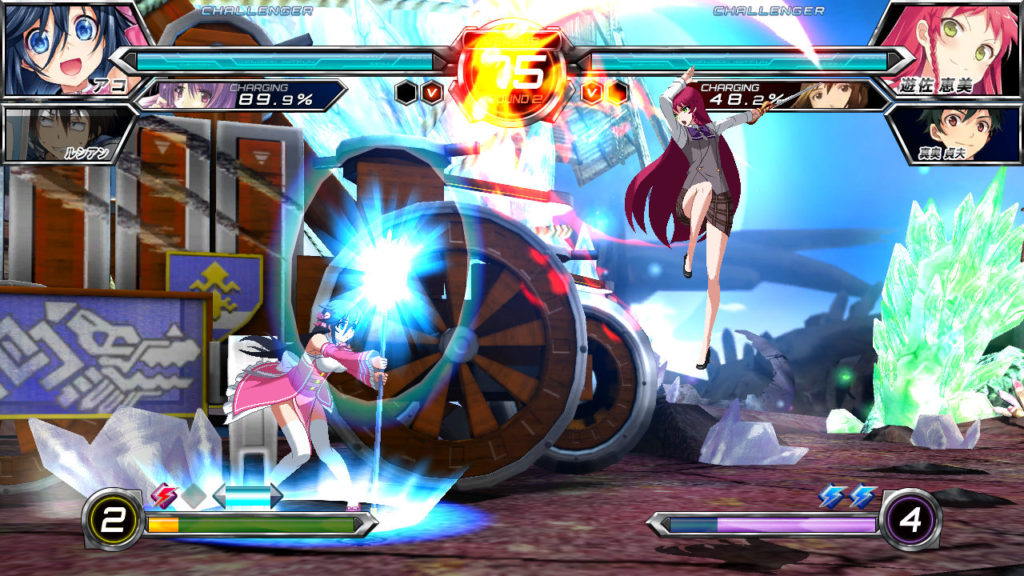Image resolution: width=1024 pixels, height=576 pixels.
Task: Click player one's red V trump icon
Action: pyautogui.click(x=432, y=93)
